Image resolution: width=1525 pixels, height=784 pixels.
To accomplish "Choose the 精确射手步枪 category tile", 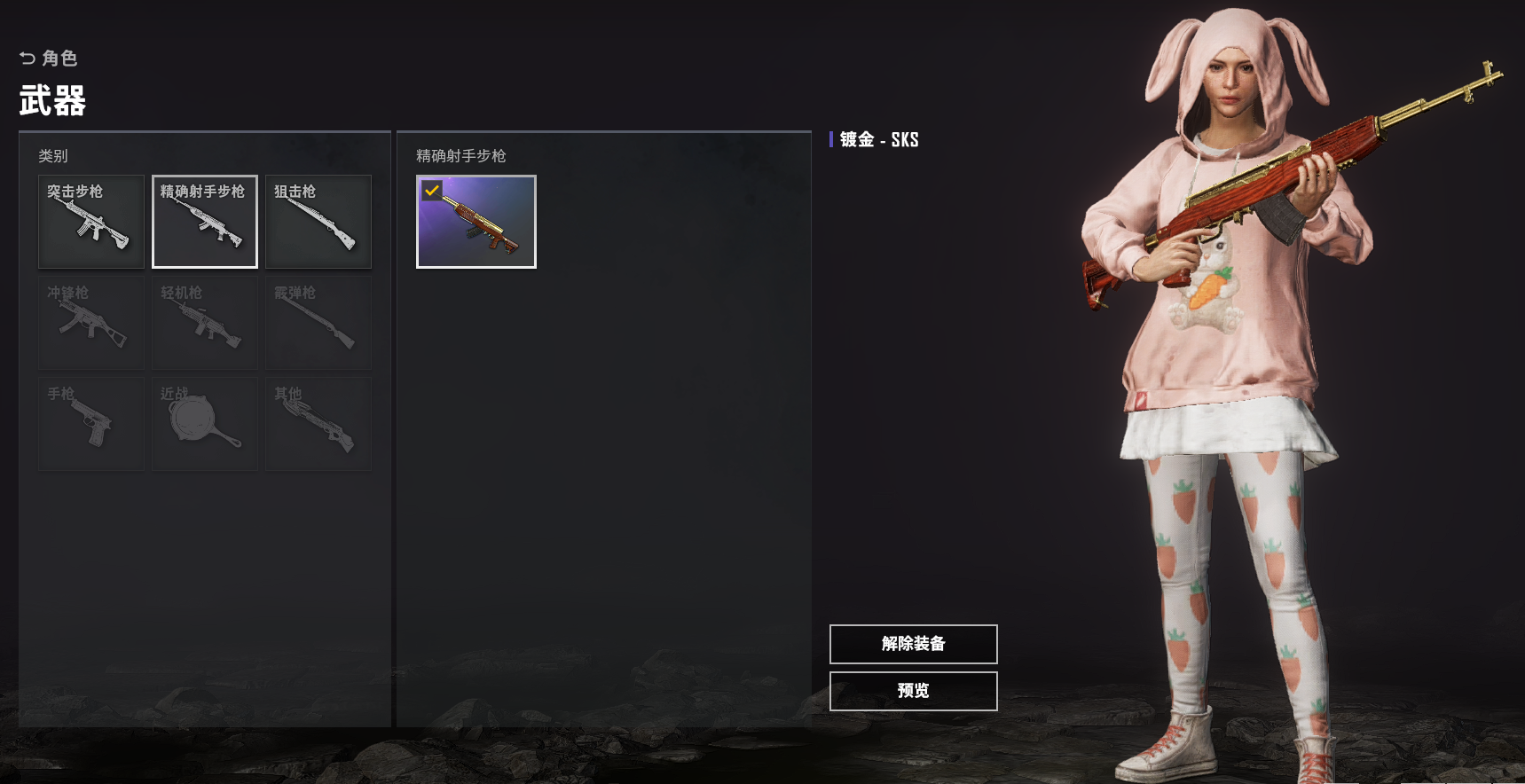I will coord(205,222).
